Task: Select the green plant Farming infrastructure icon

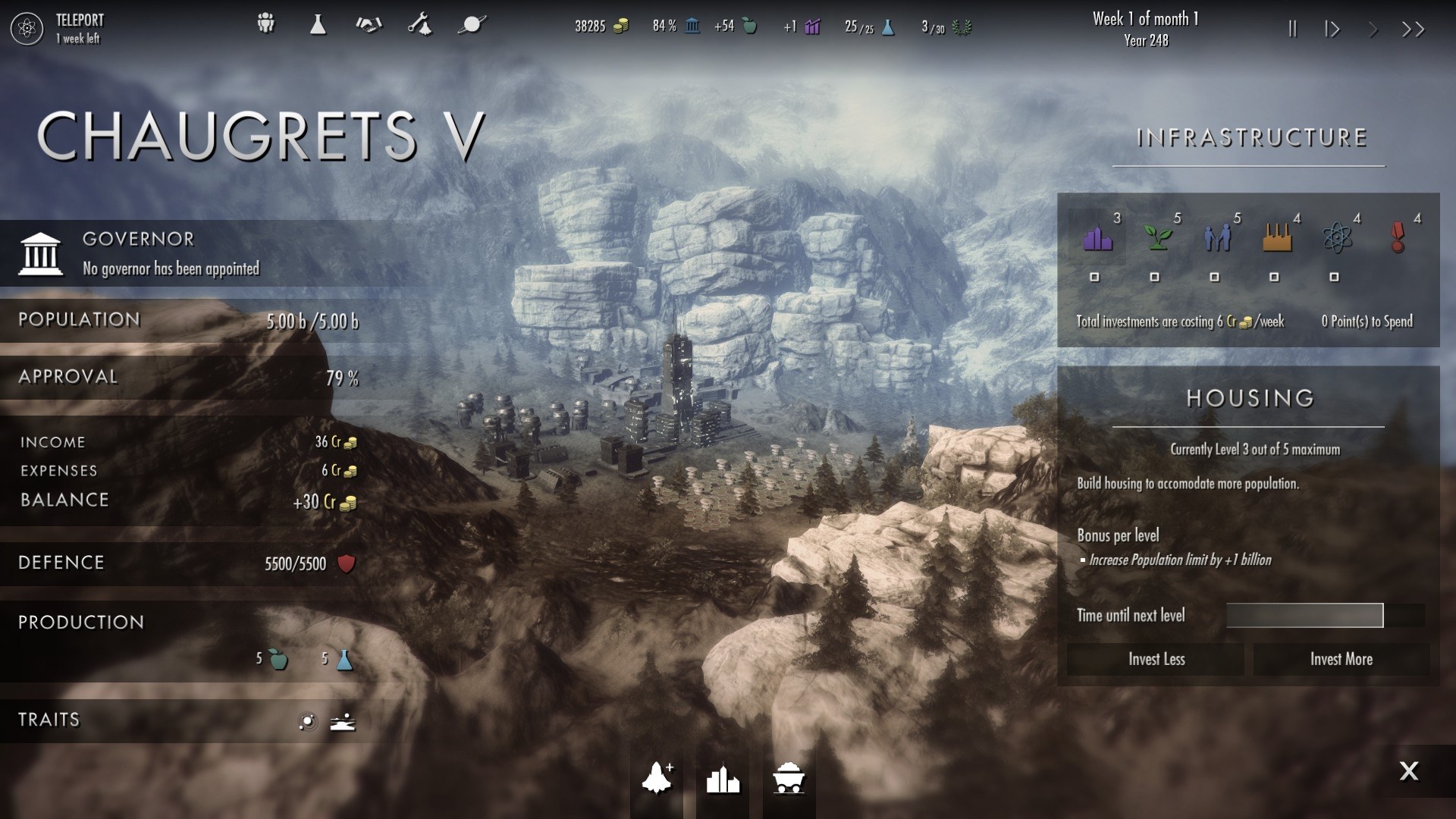Action: [1158, 237]
